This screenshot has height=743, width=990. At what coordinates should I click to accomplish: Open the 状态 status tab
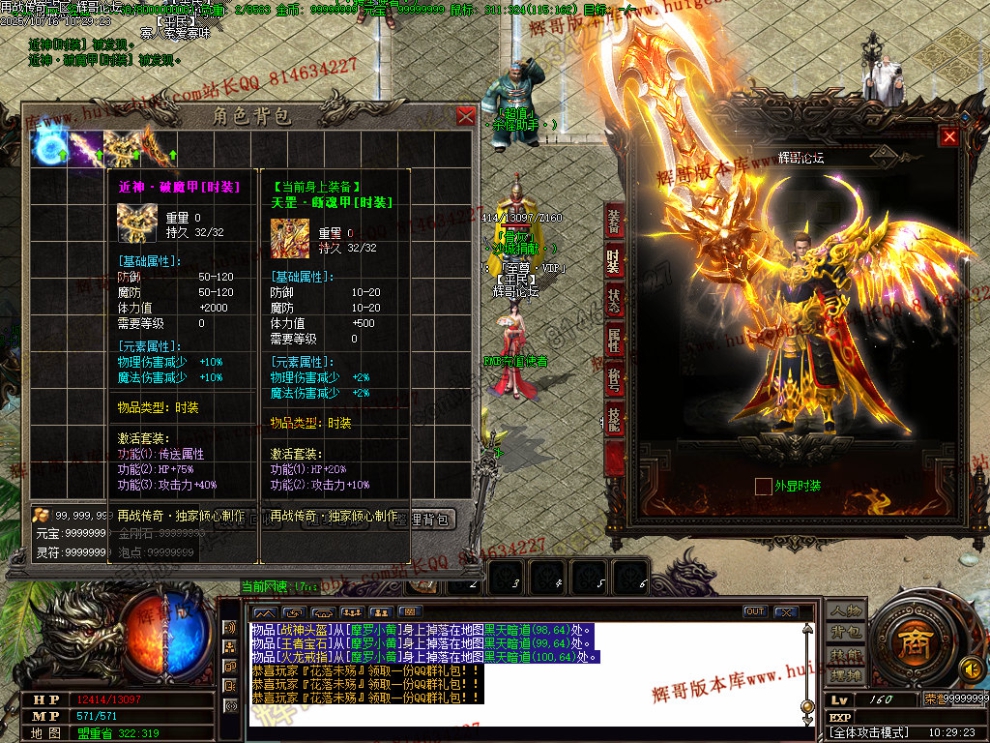[x=614, y=302]
